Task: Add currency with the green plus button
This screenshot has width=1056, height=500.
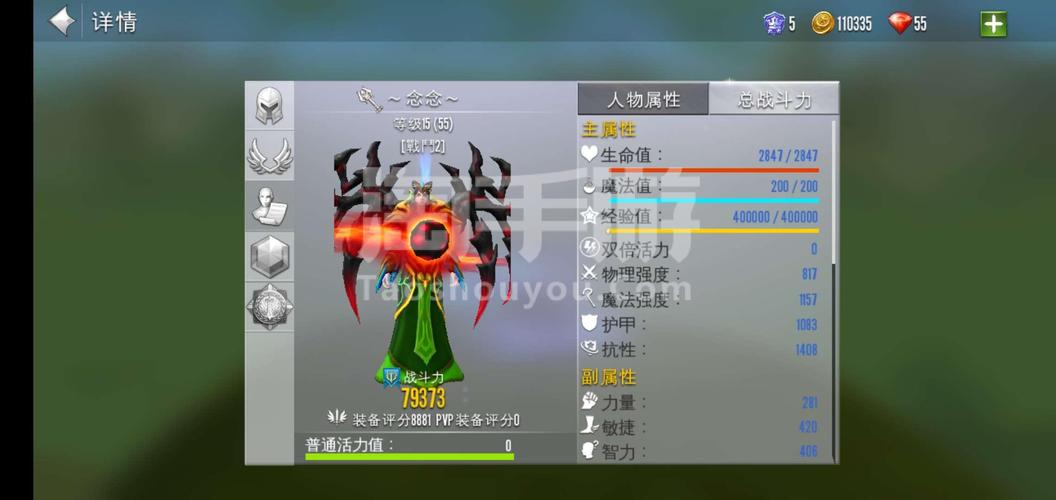Action: pos(993,23)
